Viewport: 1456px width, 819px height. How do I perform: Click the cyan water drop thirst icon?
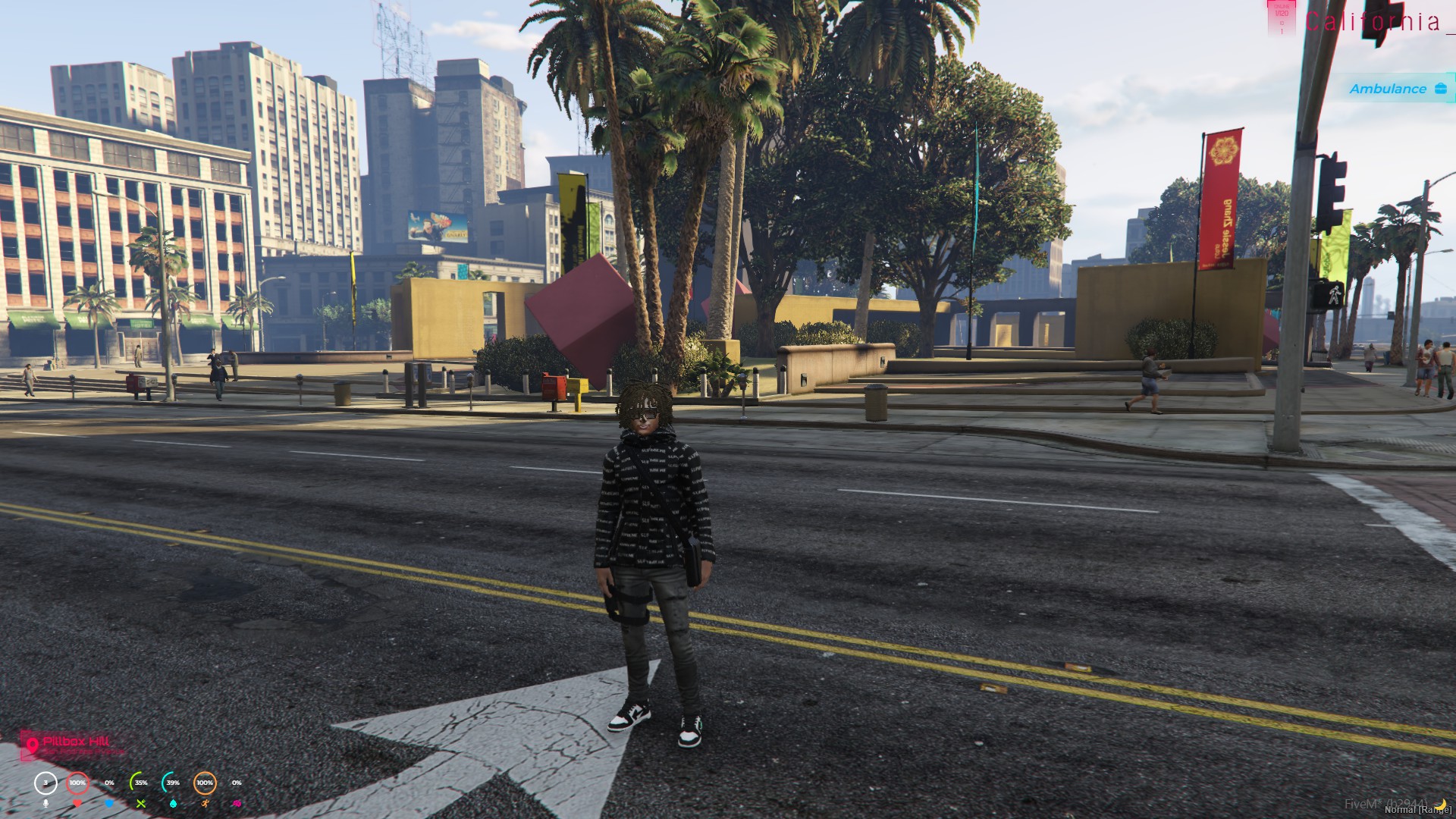click(x=173, y=803)
